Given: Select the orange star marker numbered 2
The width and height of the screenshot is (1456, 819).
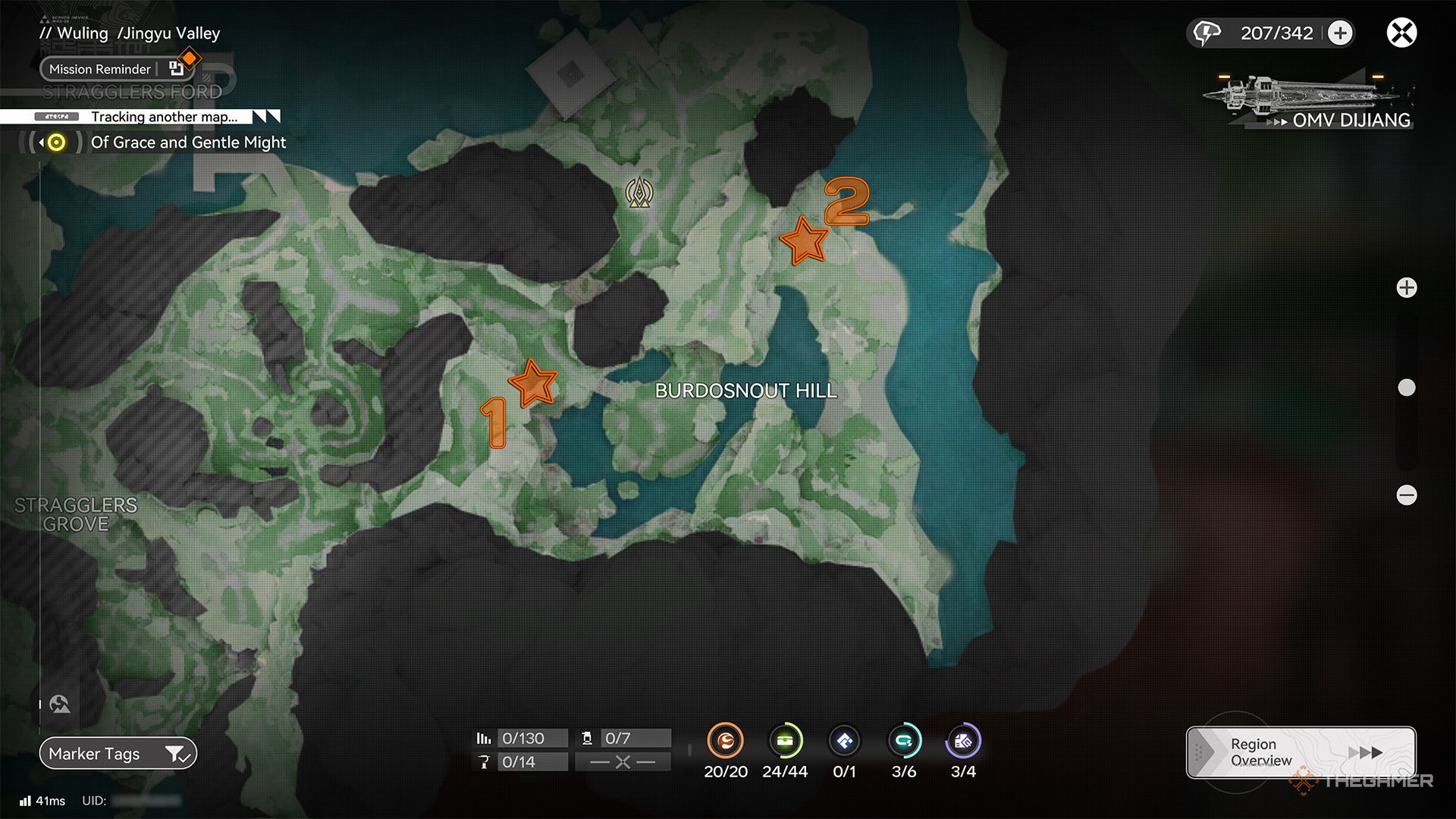Looking at the screenshot, I should point(804,241).
